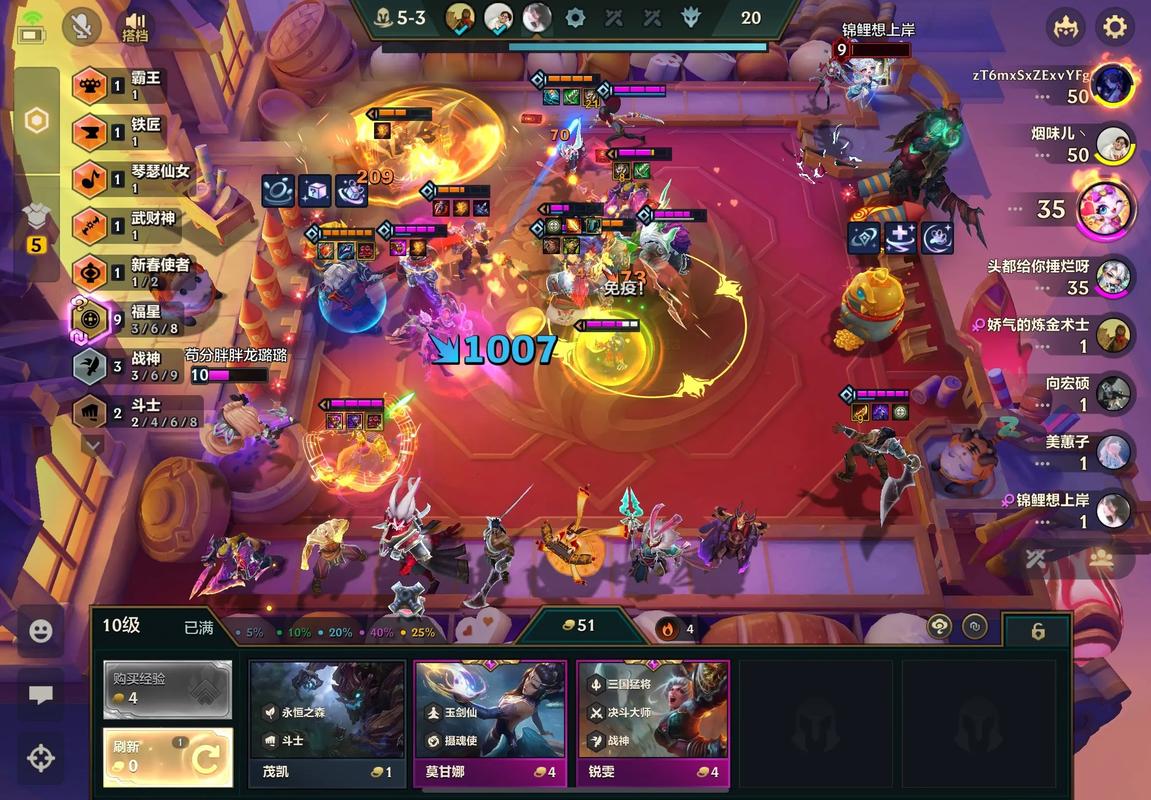Open the emote smiley face button
The width and height of the screenshot is (1151, 800).
pos(40,631)
